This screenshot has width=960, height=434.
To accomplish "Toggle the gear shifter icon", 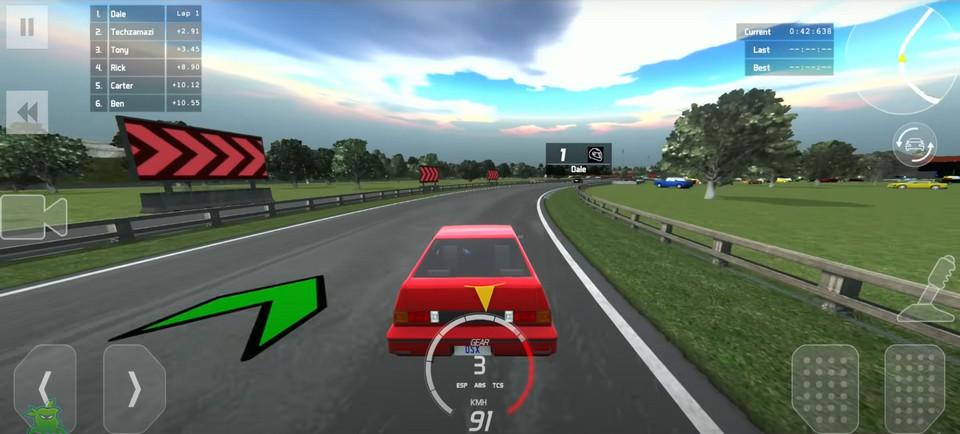I will pyautogui.click(x=928, y=290).
